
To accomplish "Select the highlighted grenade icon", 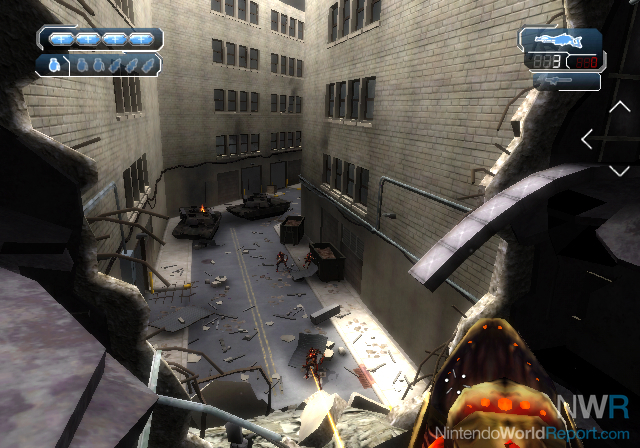I will click(52, 65).
